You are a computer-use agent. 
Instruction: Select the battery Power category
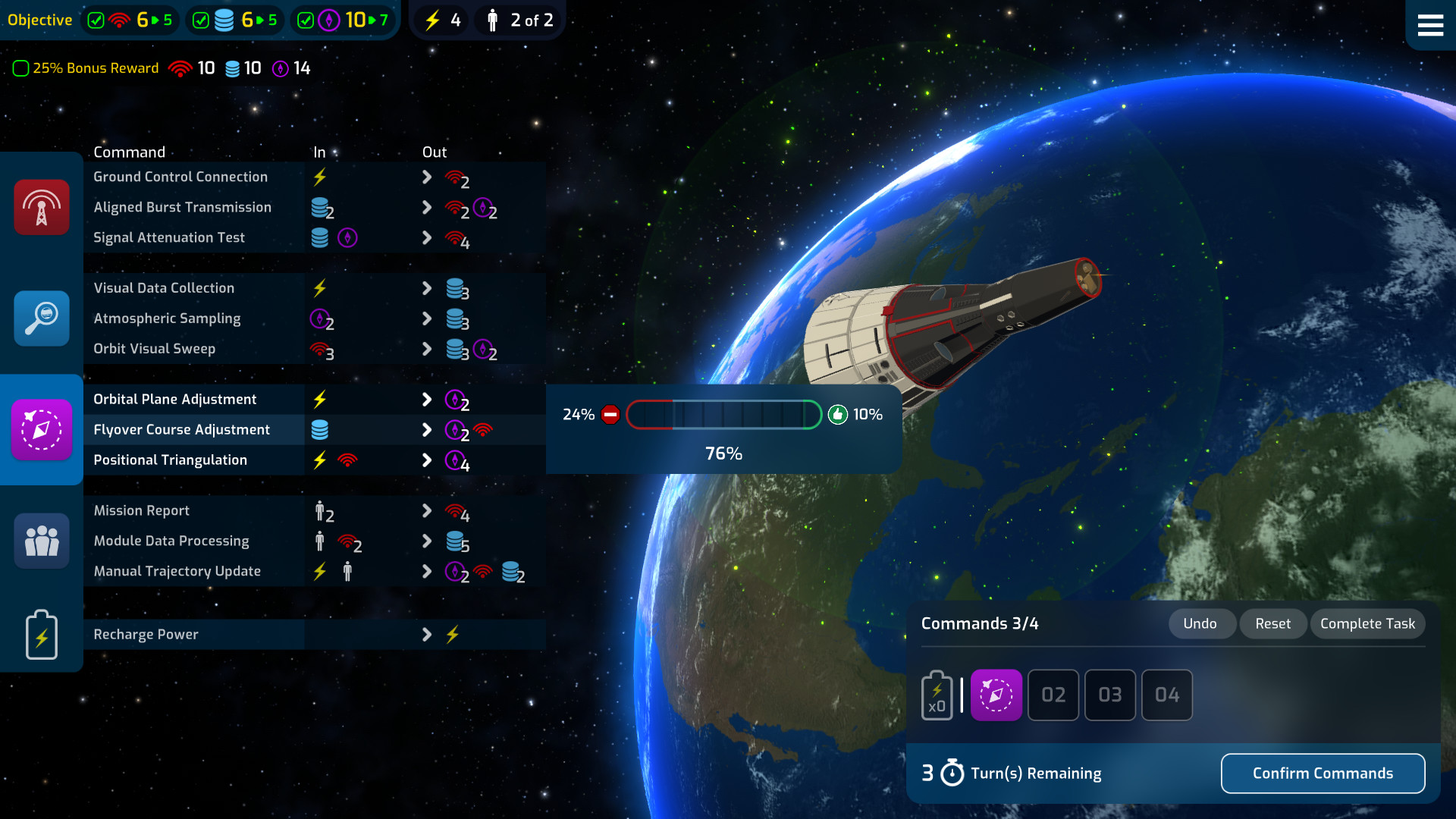[42, 635]
